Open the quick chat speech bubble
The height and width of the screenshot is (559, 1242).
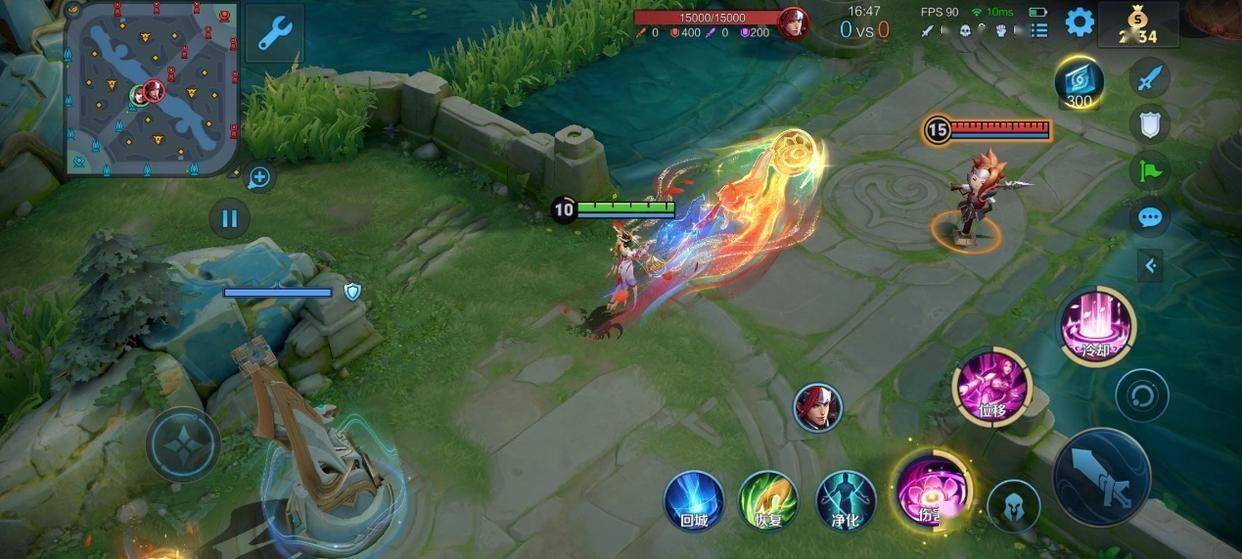coord(1150,217)
